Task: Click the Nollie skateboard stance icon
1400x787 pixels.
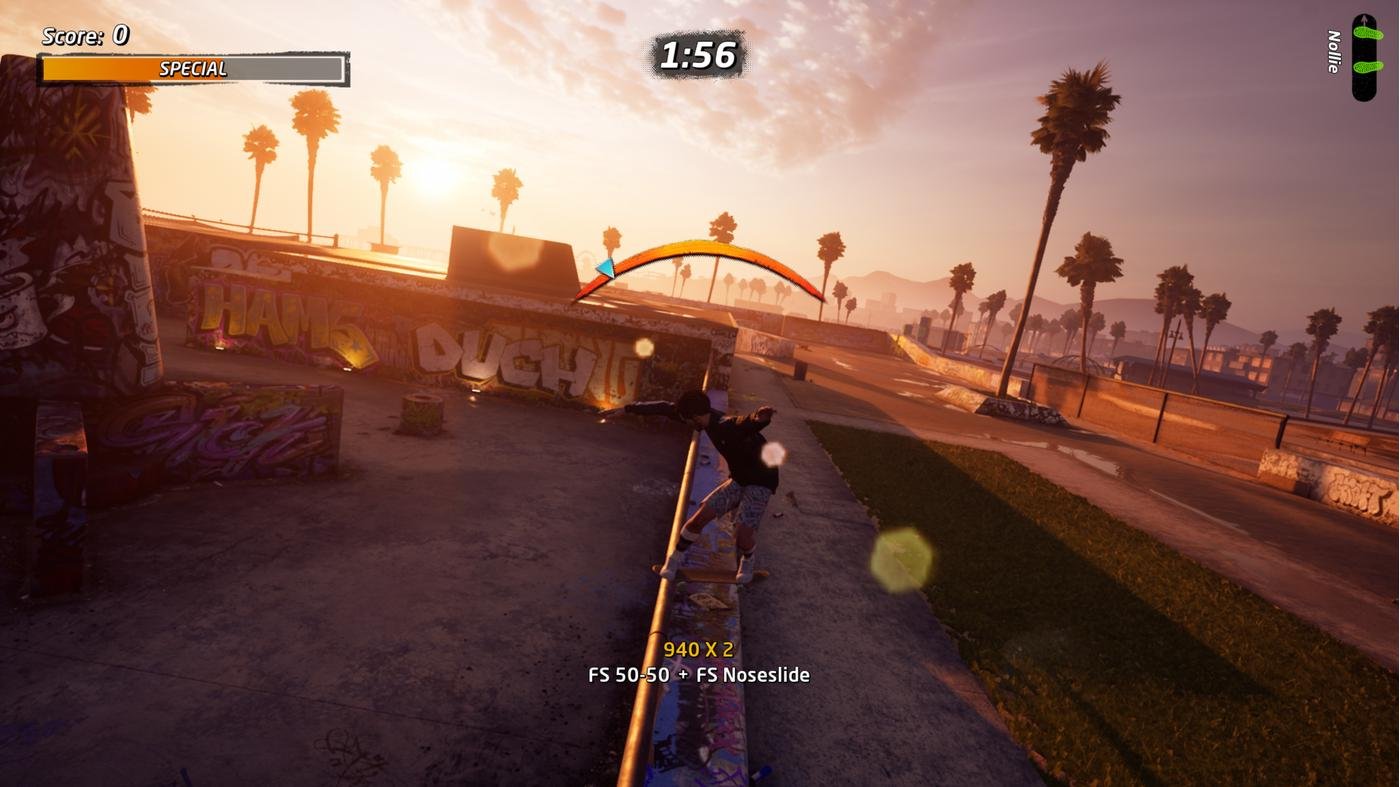Action: (1364, 57)
